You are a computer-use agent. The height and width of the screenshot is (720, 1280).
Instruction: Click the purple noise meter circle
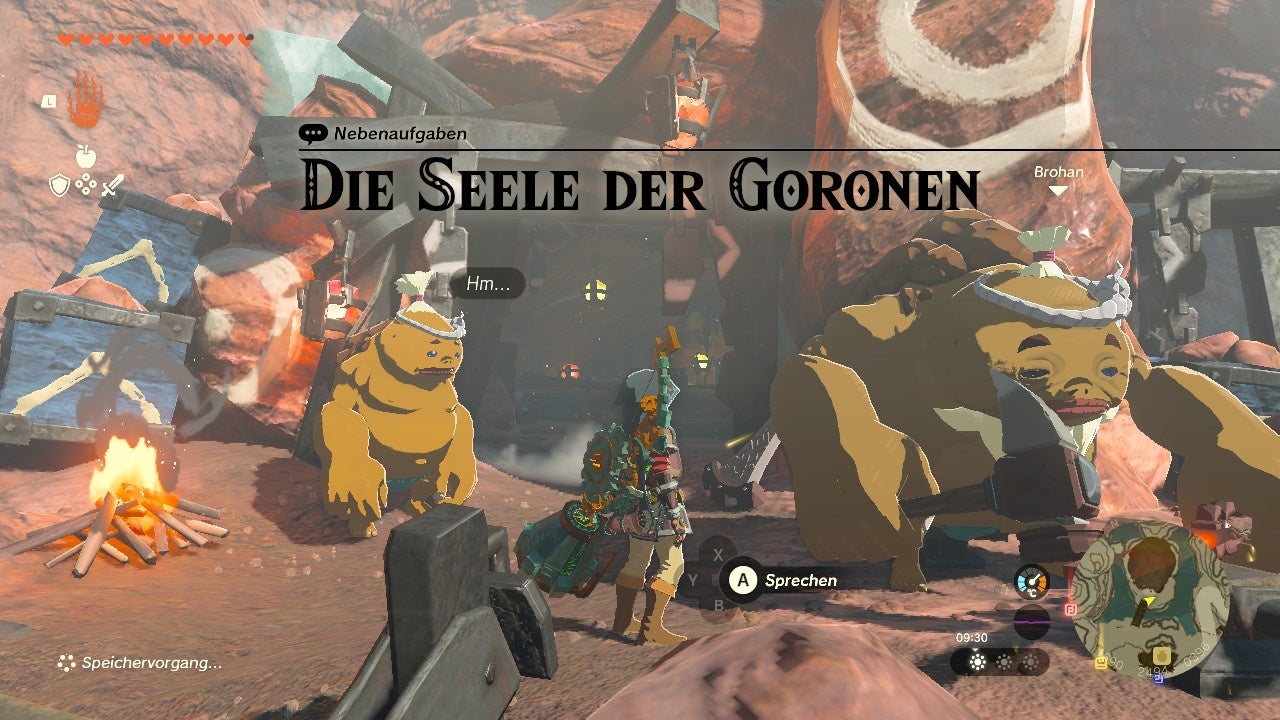[x=1032, y=621]
